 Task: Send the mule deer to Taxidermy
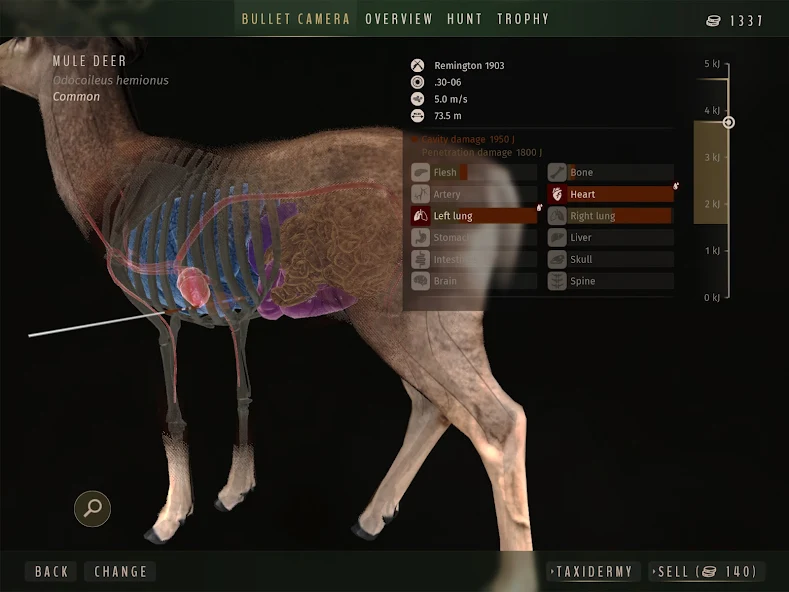pos(593,572)
